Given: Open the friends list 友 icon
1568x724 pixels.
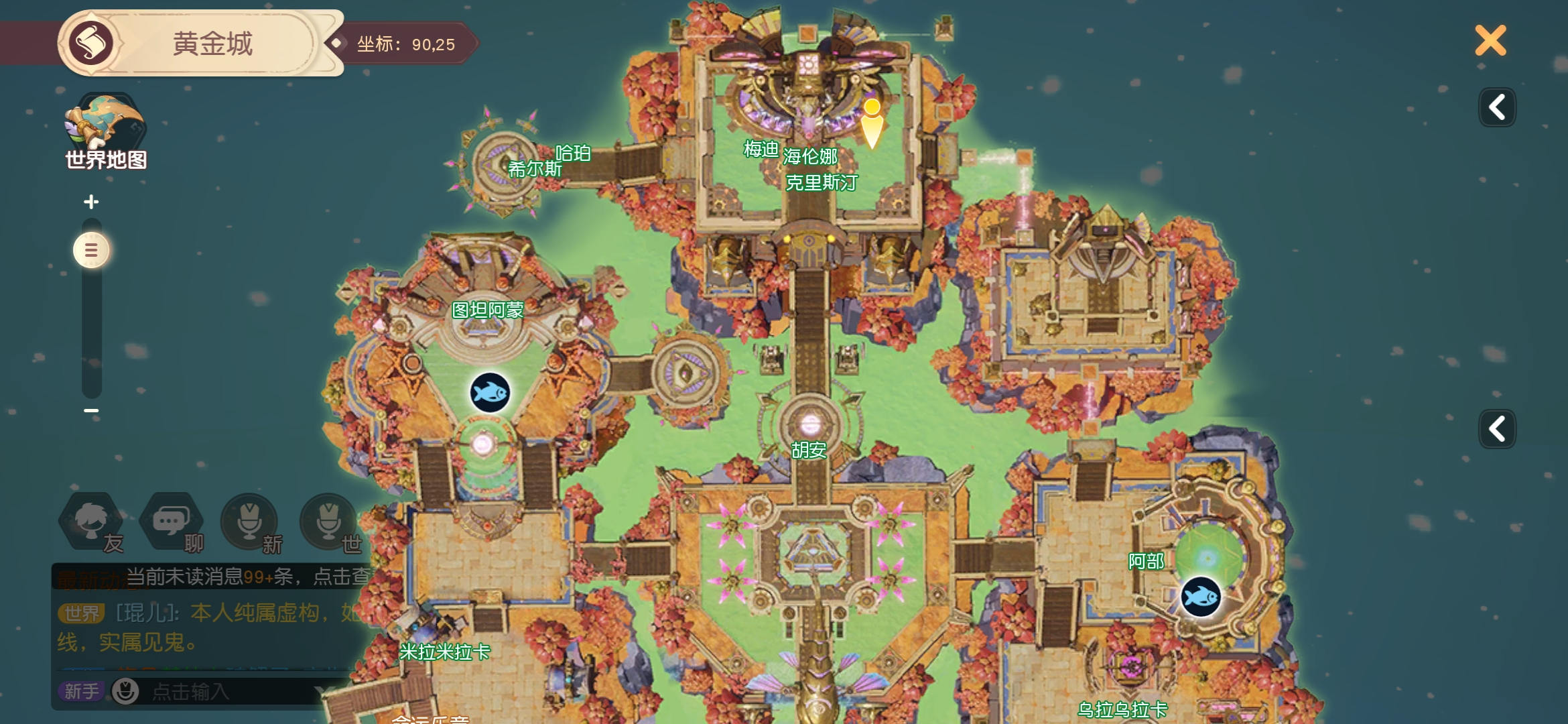Looking at the screenshot, I should click(x=92, y=522).
